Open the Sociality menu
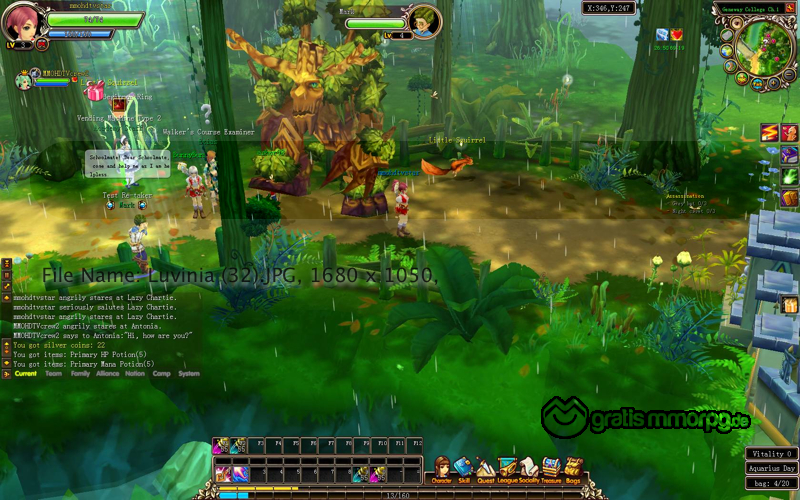 pos(529,470)
